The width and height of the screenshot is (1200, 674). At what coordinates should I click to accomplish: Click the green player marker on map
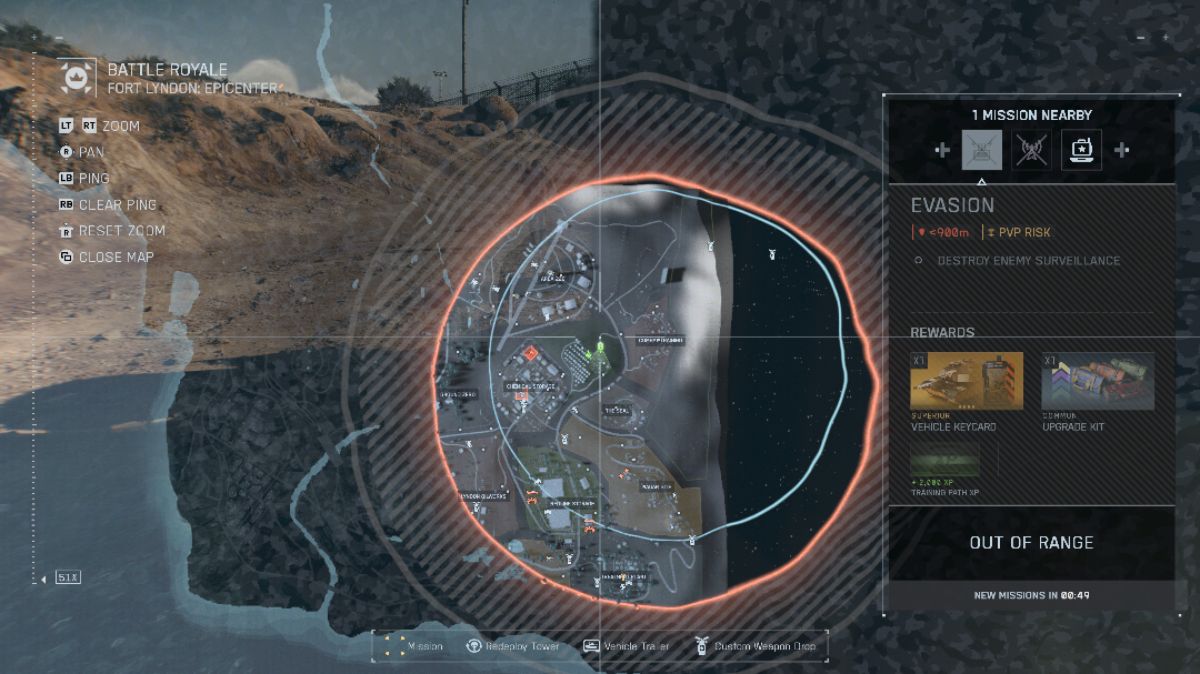(600, 349)
